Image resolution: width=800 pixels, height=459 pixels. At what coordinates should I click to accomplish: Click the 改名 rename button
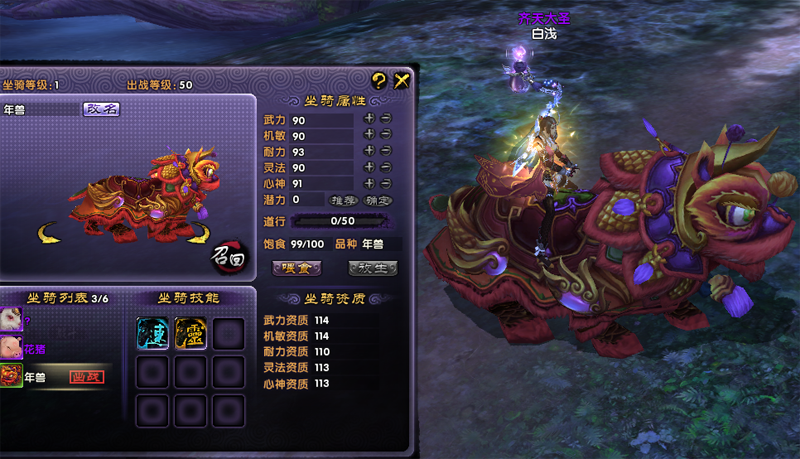[x=101, y=109]
